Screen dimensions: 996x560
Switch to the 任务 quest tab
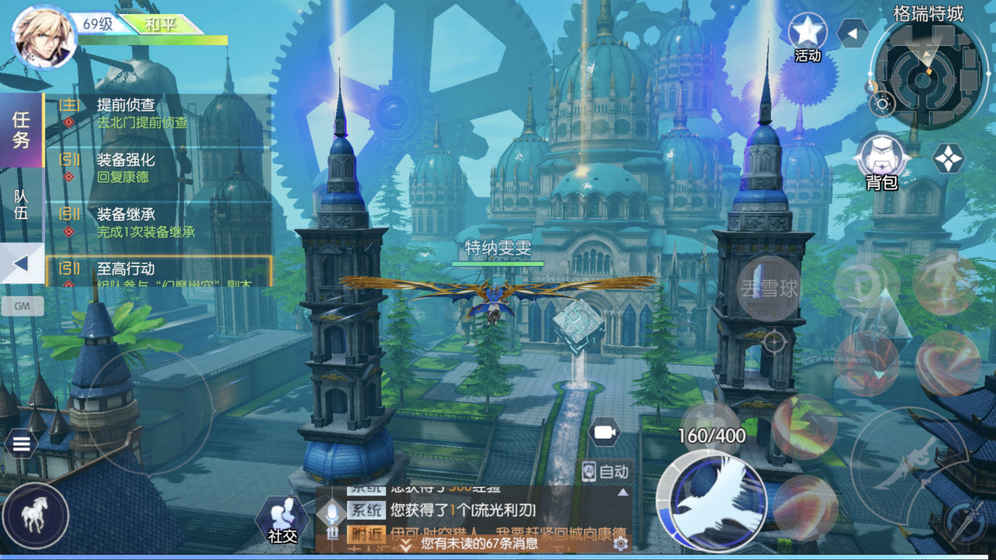click(21, 129)
